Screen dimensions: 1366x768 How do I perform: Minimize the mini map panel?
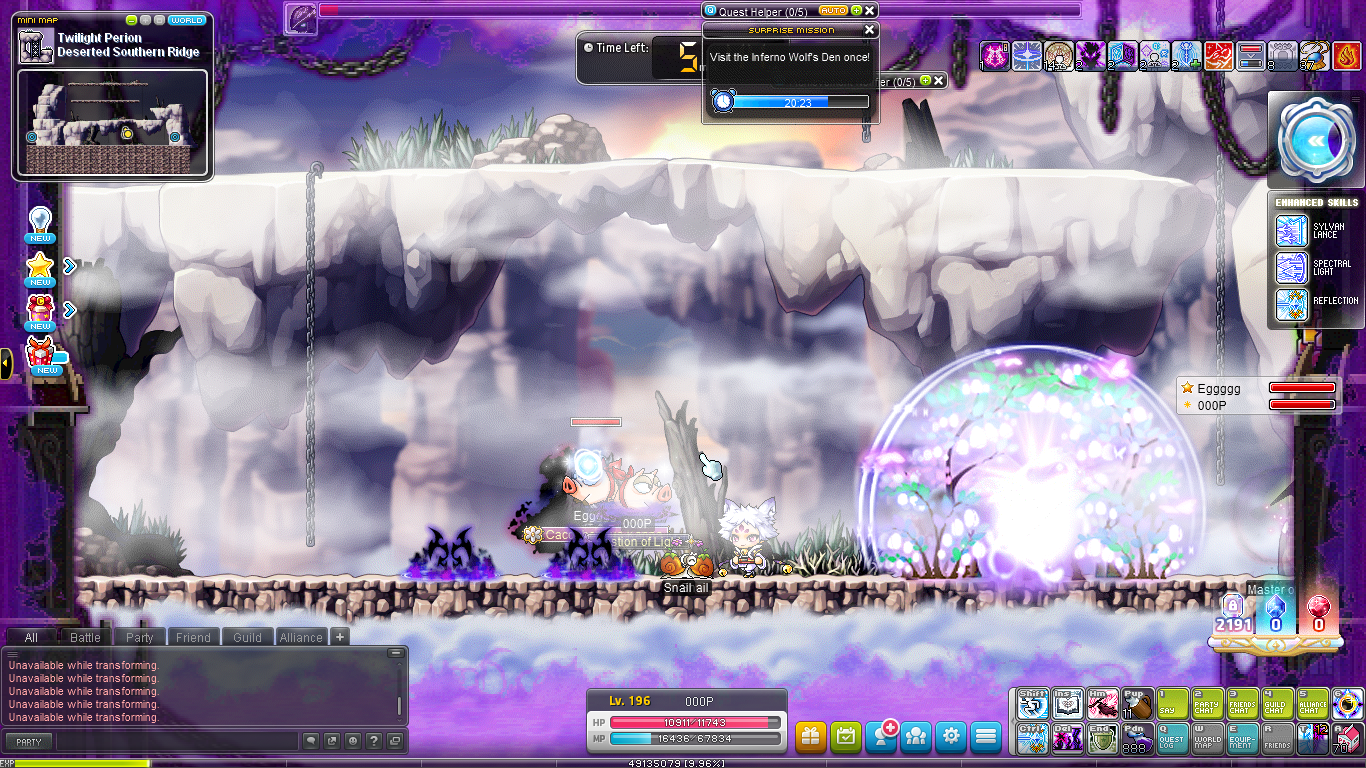click(x=132, y=20)
